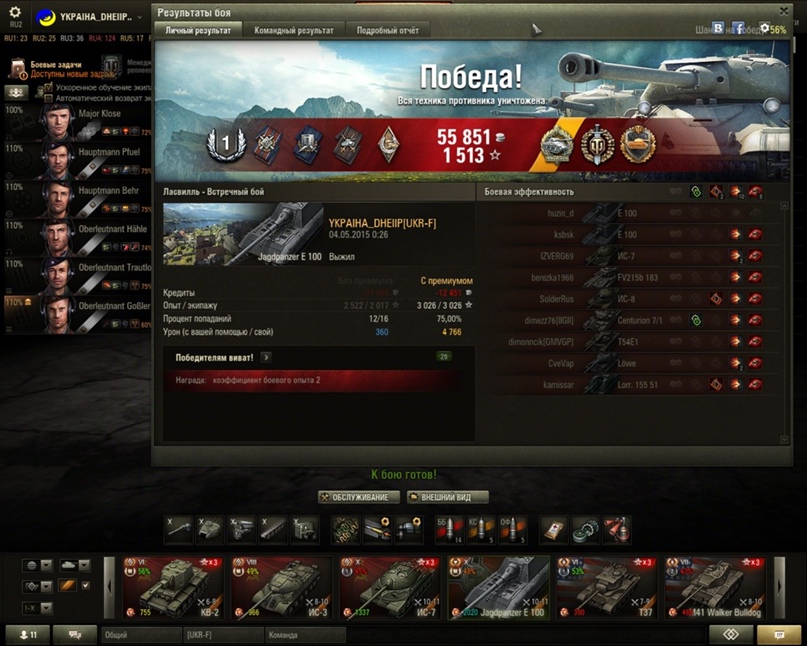Select the КВ-2 tank in the carousel
Screen dimensions: 807x646
pyautogui.click(x=173, y=589)
